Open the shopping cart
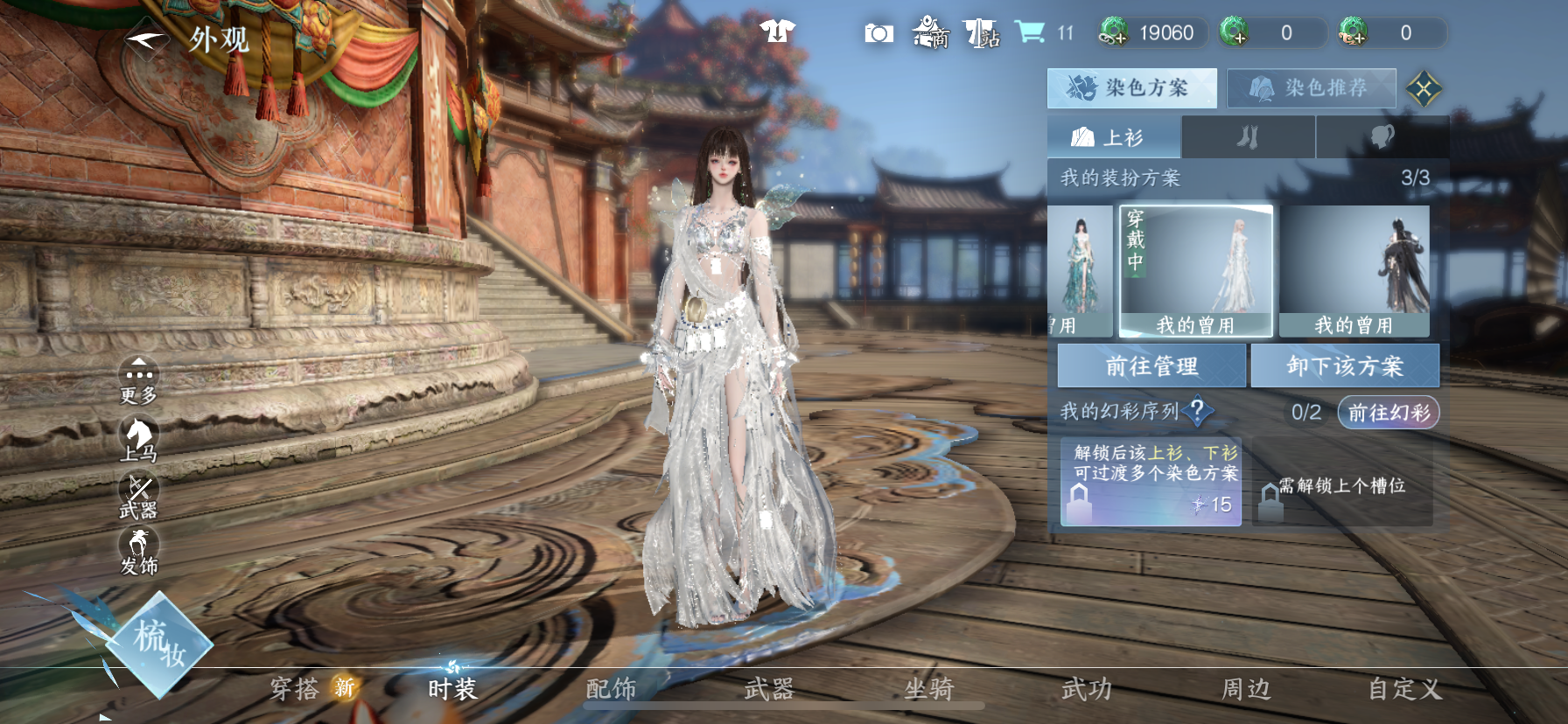The image size is (1568, 724). [1030, 32]
